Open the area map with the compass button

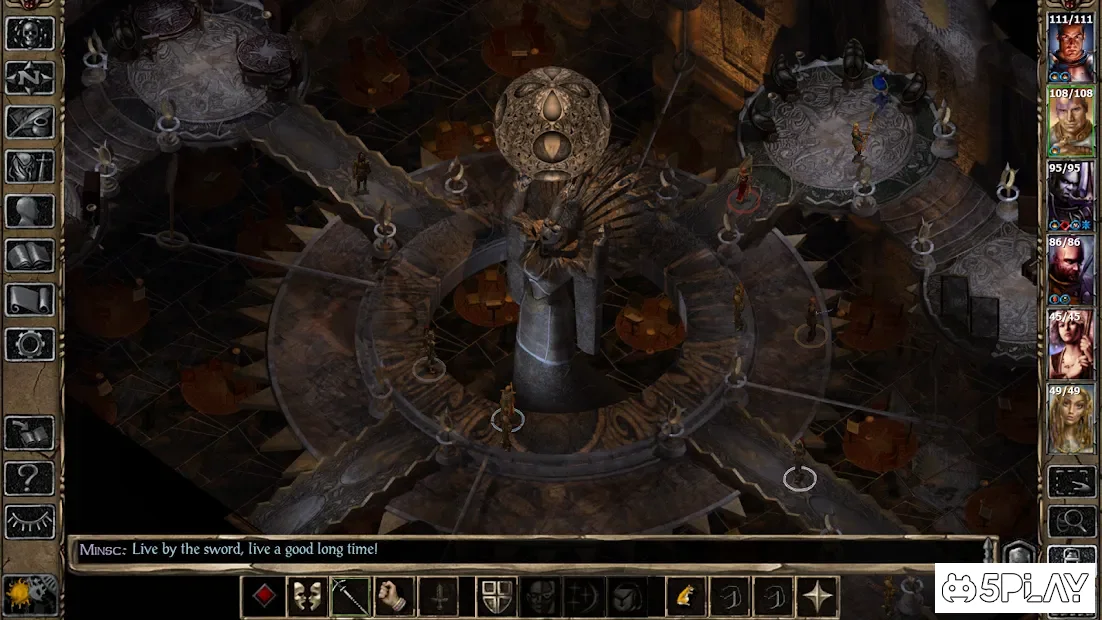point(30,77)
